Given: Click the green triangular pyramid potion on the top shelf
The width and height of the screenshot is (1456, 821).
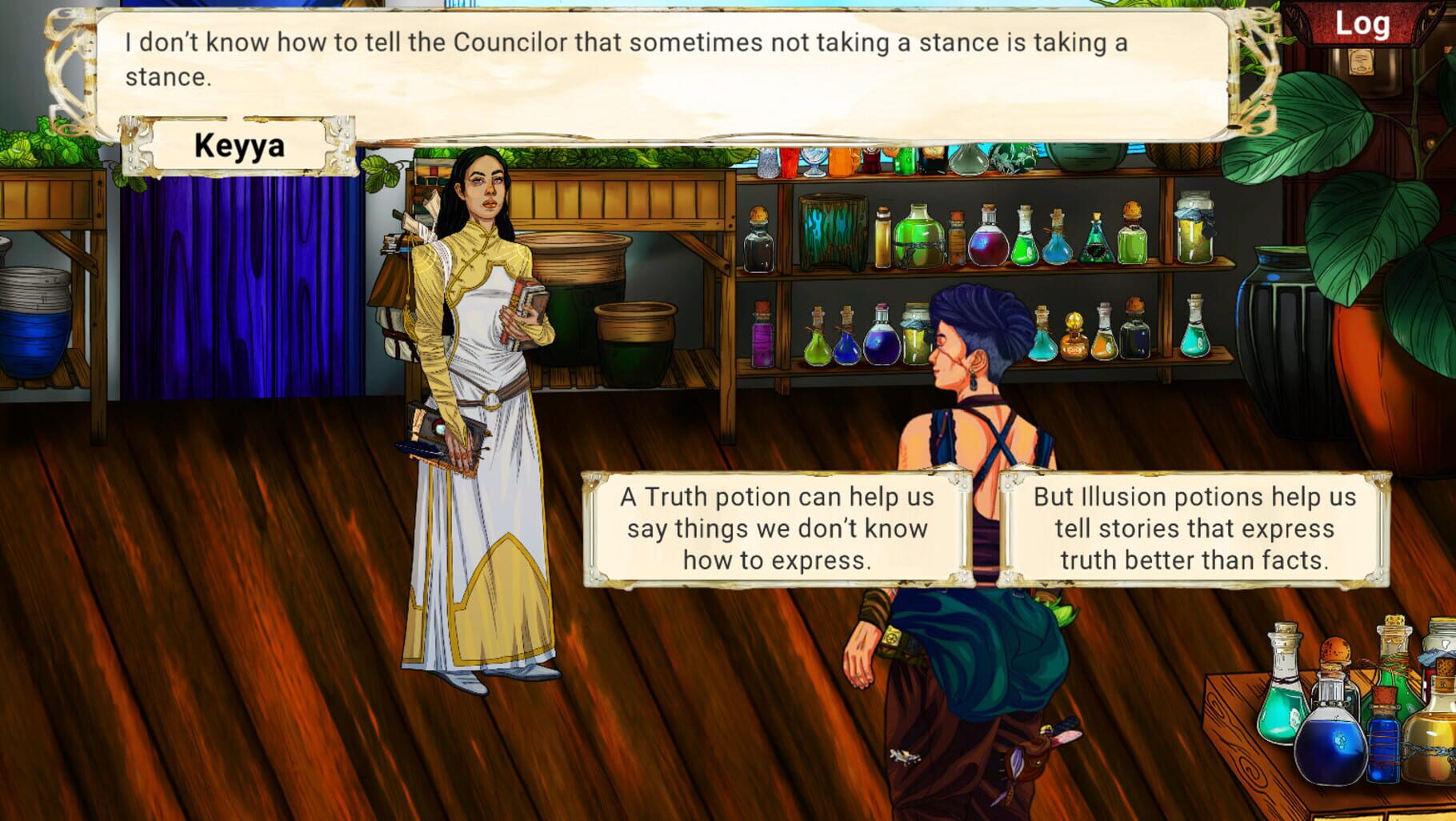Looking at the screenshot, I should pyautogui.click(x=1097, y=244).
